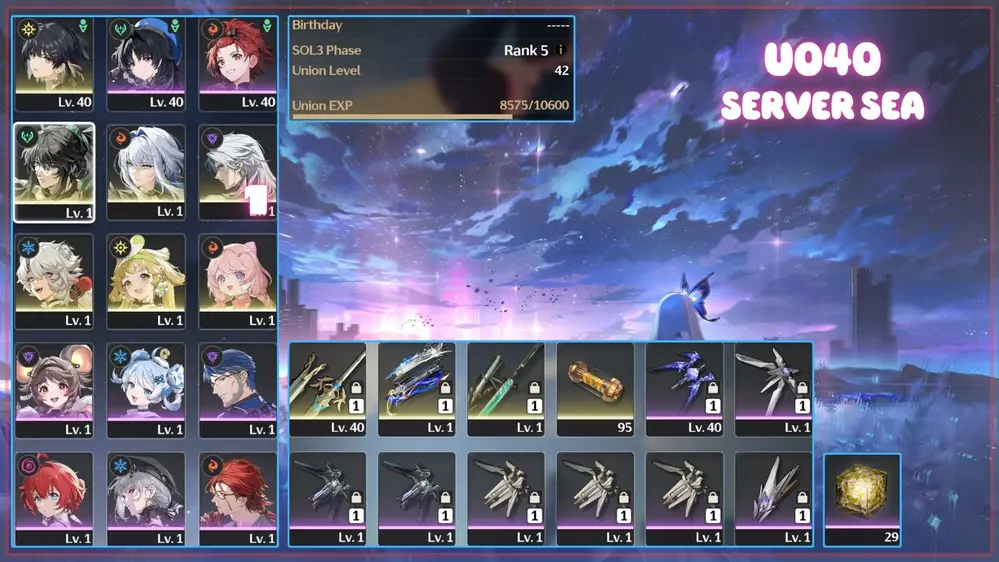Select the brown-haired girl with hair buns
Image resolution: width=999 pixels, height=562 pixels.
coord(54,389)
